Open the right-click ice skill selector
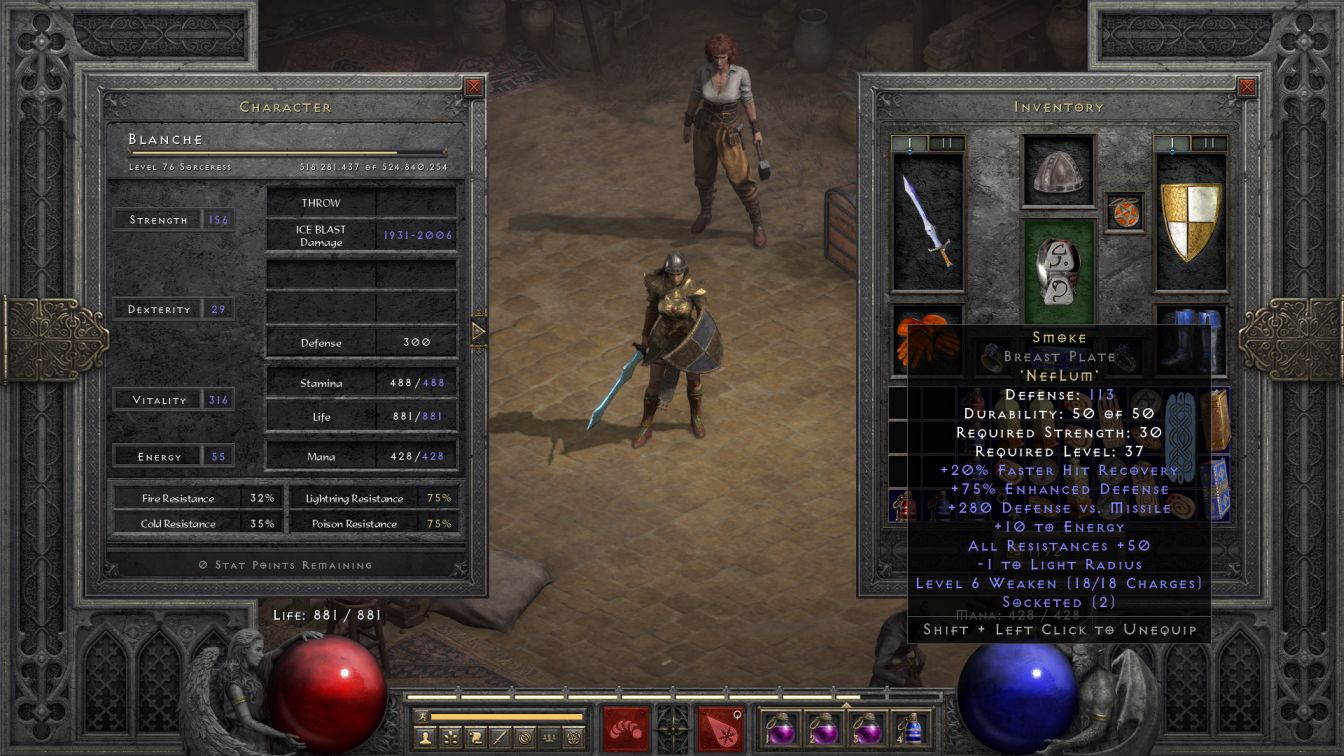The image size is (1344, 756). click(720, 728)
